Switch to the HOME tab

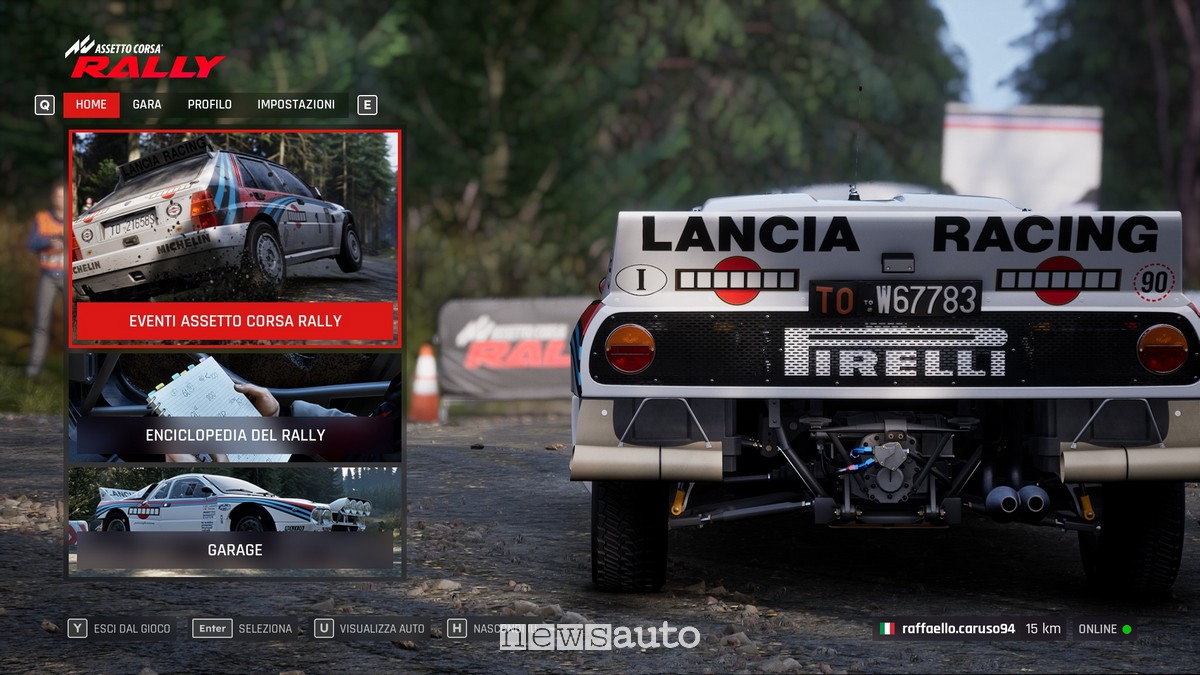point(91,105)
